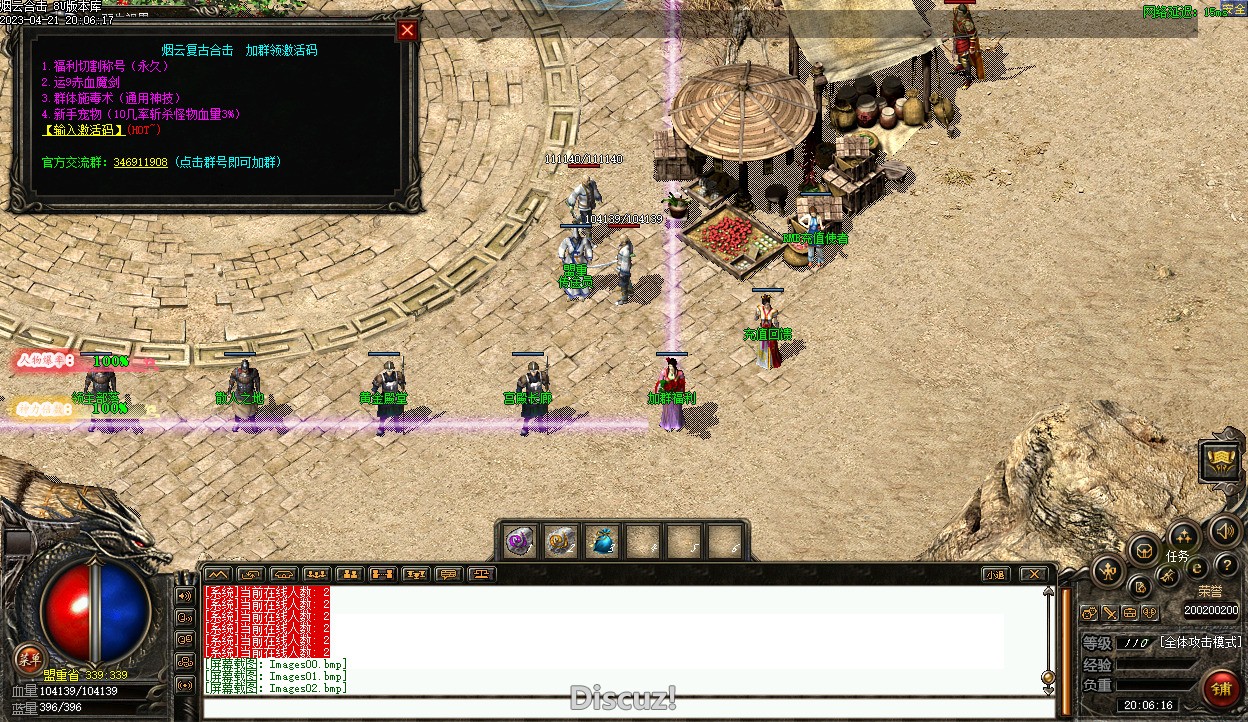
Task: Open the character warrior round icon
Action: tap(1109, 572)
